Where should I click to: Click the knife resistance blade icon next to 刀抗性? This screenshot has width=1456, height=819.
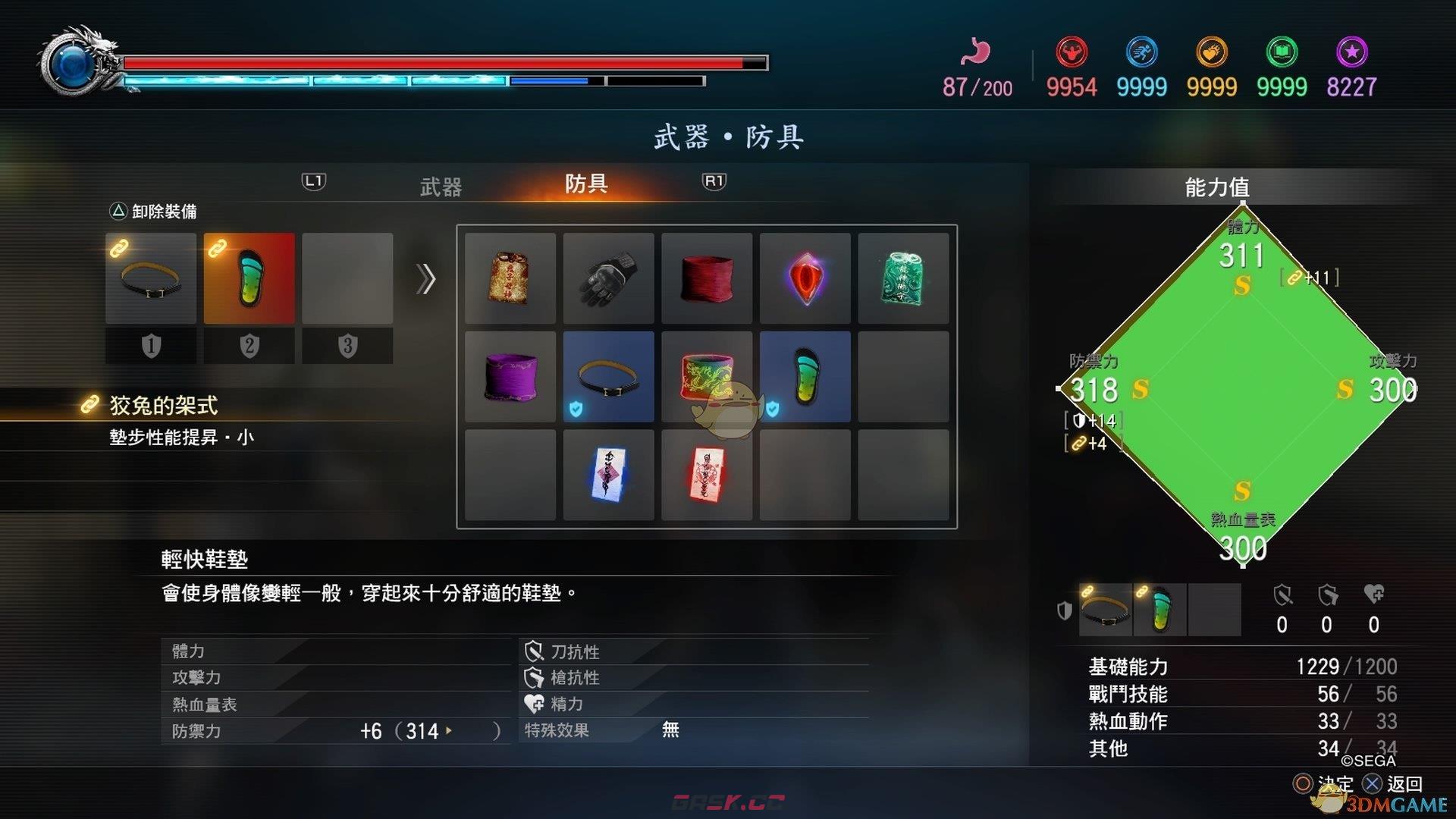(x=535, y=651)
